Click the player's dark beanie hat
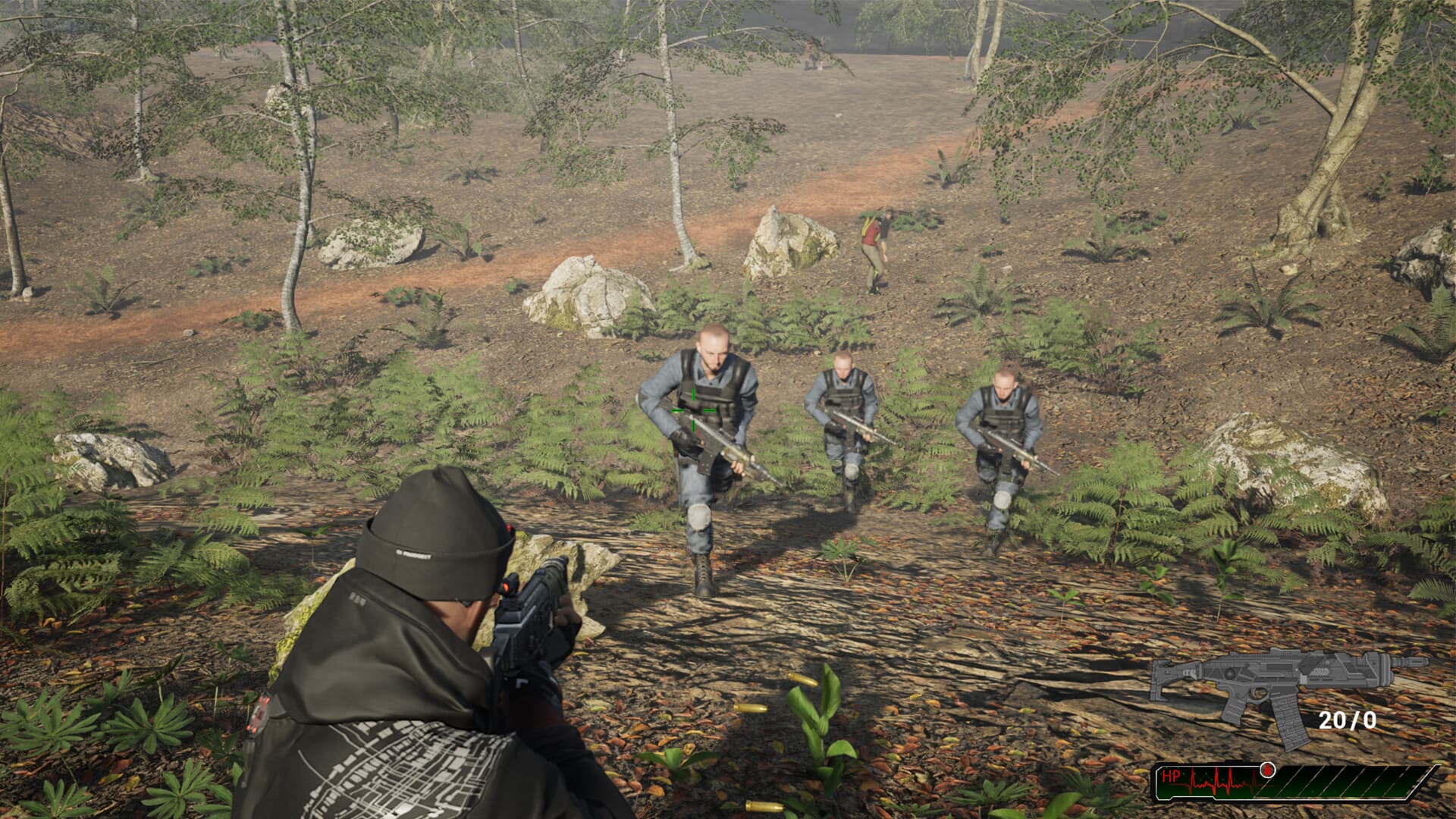Image resolution: width=1456 pixels, height=819 pixels. 436,523
